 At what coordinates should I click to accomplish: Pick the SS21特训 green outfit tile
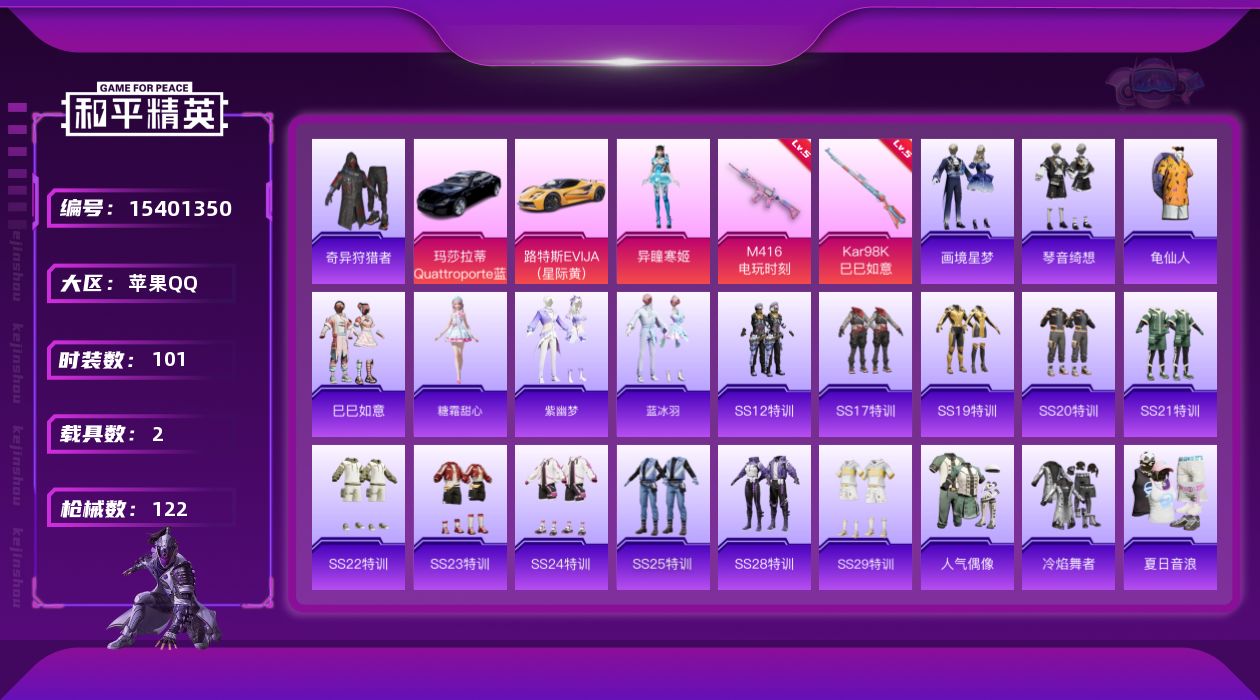point(1170,364)
